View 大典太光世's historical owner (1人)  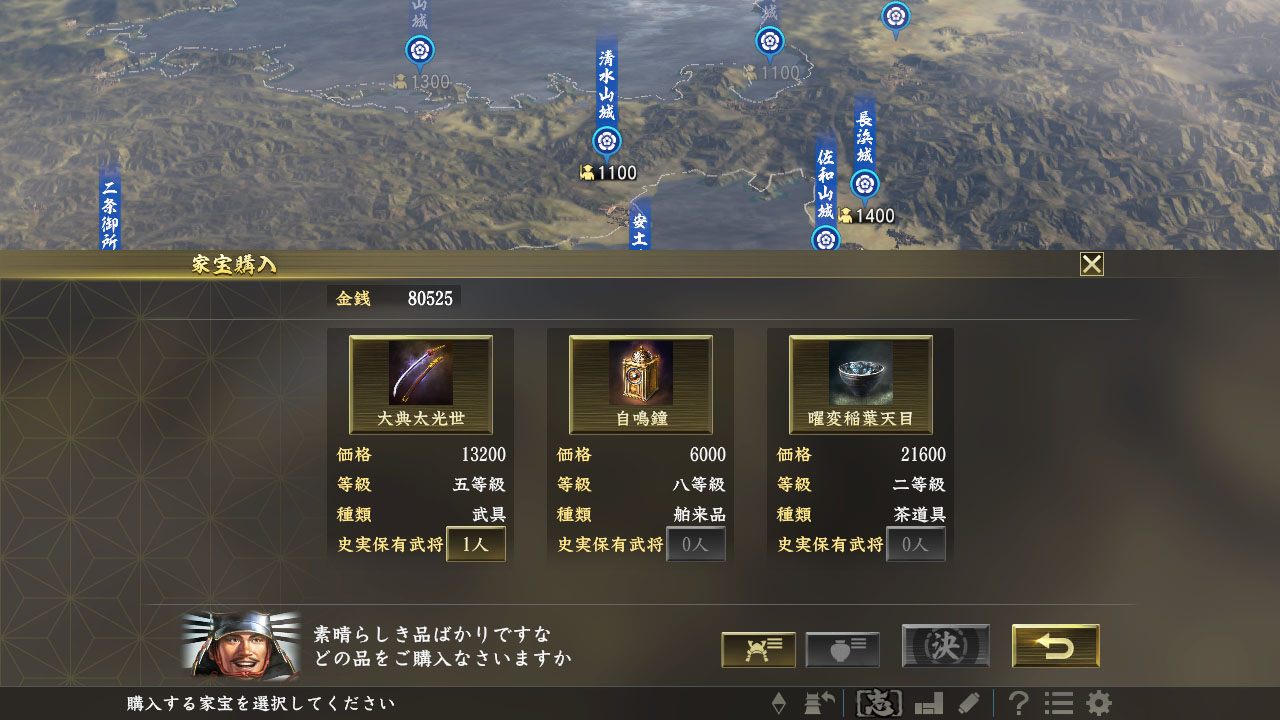(x=474, y=544)
